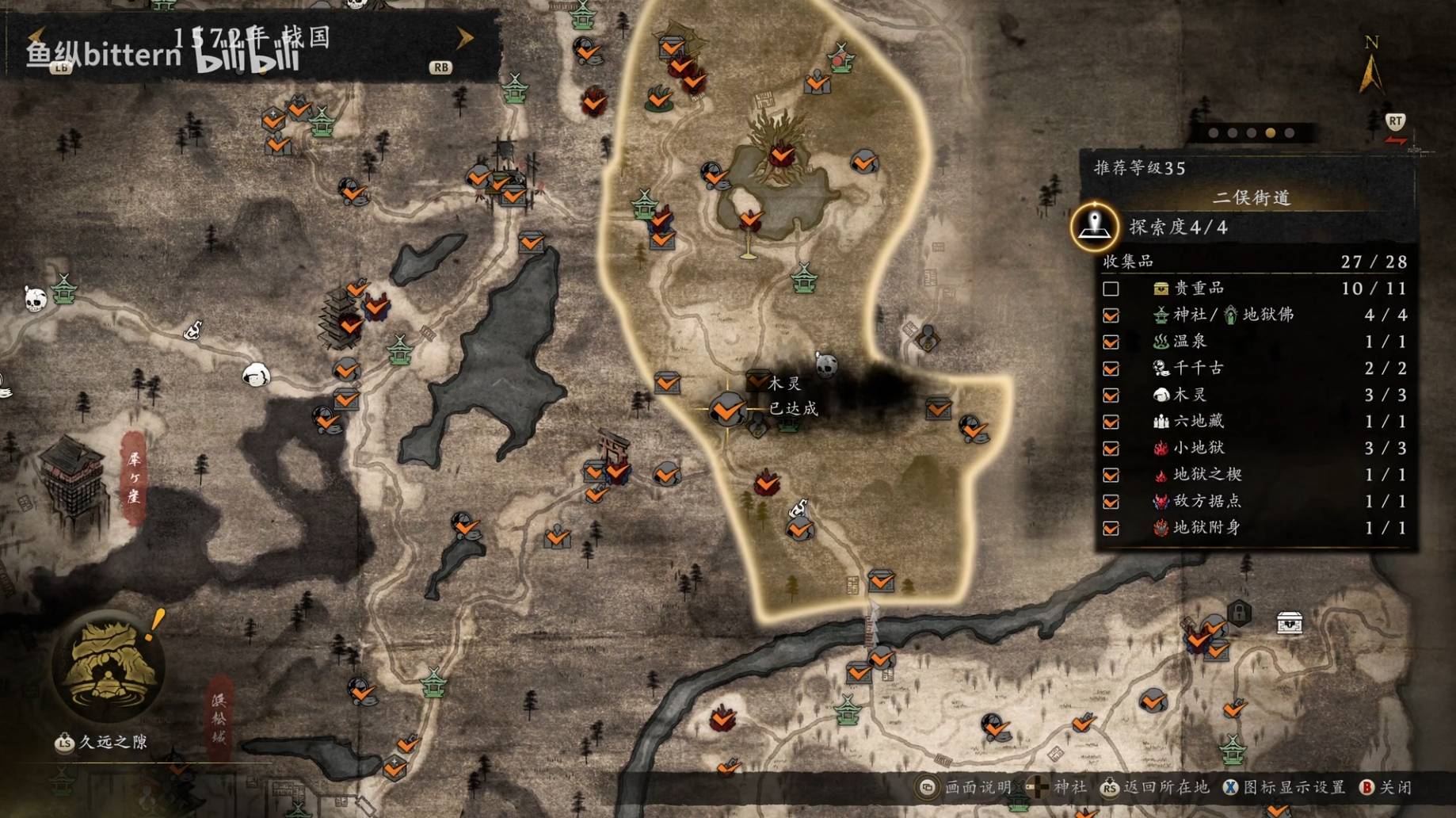Select the 木灵 已达成 map marker

[726, 410]
